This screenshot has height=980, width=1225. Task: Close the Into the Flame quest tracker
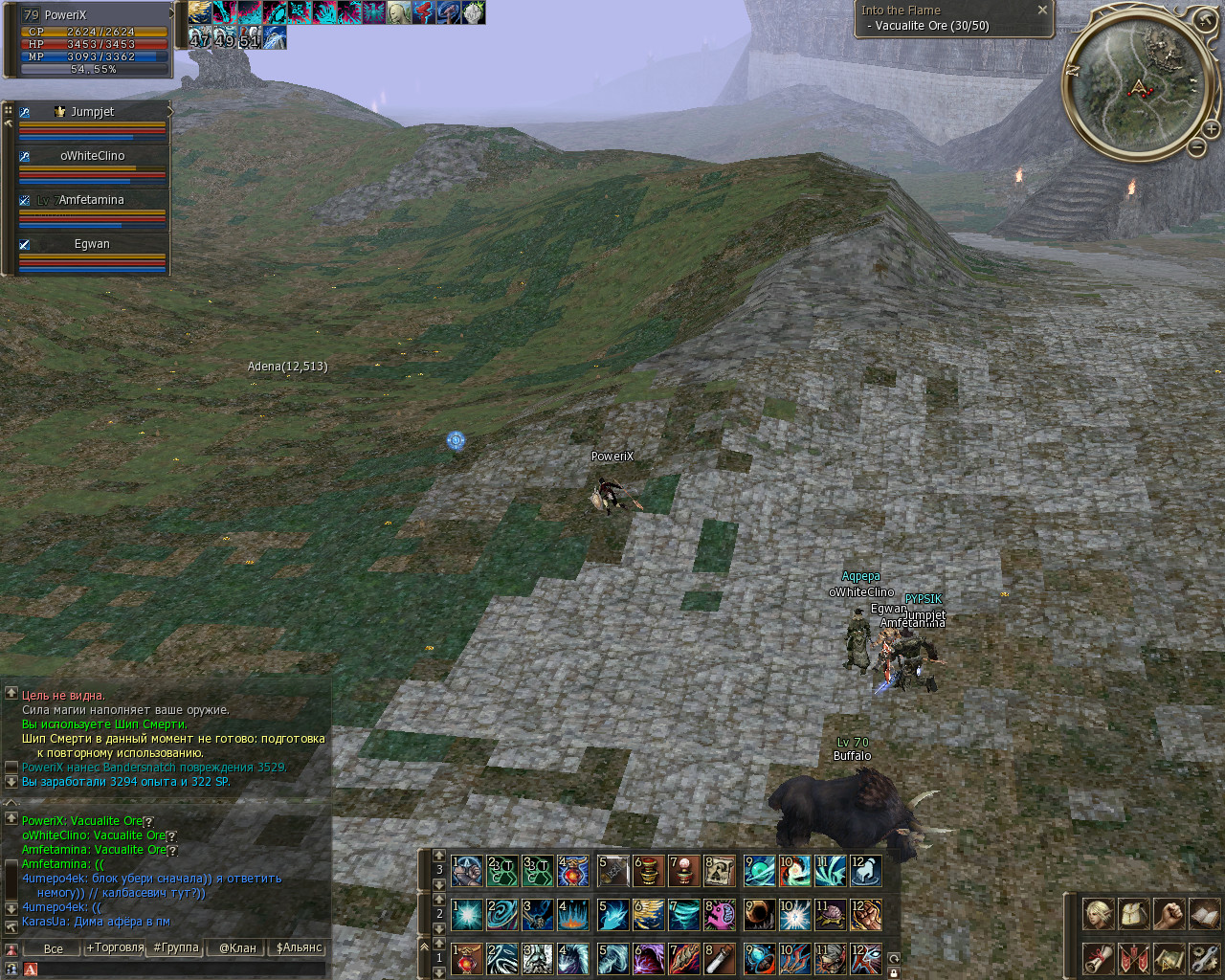[1042, 10]
